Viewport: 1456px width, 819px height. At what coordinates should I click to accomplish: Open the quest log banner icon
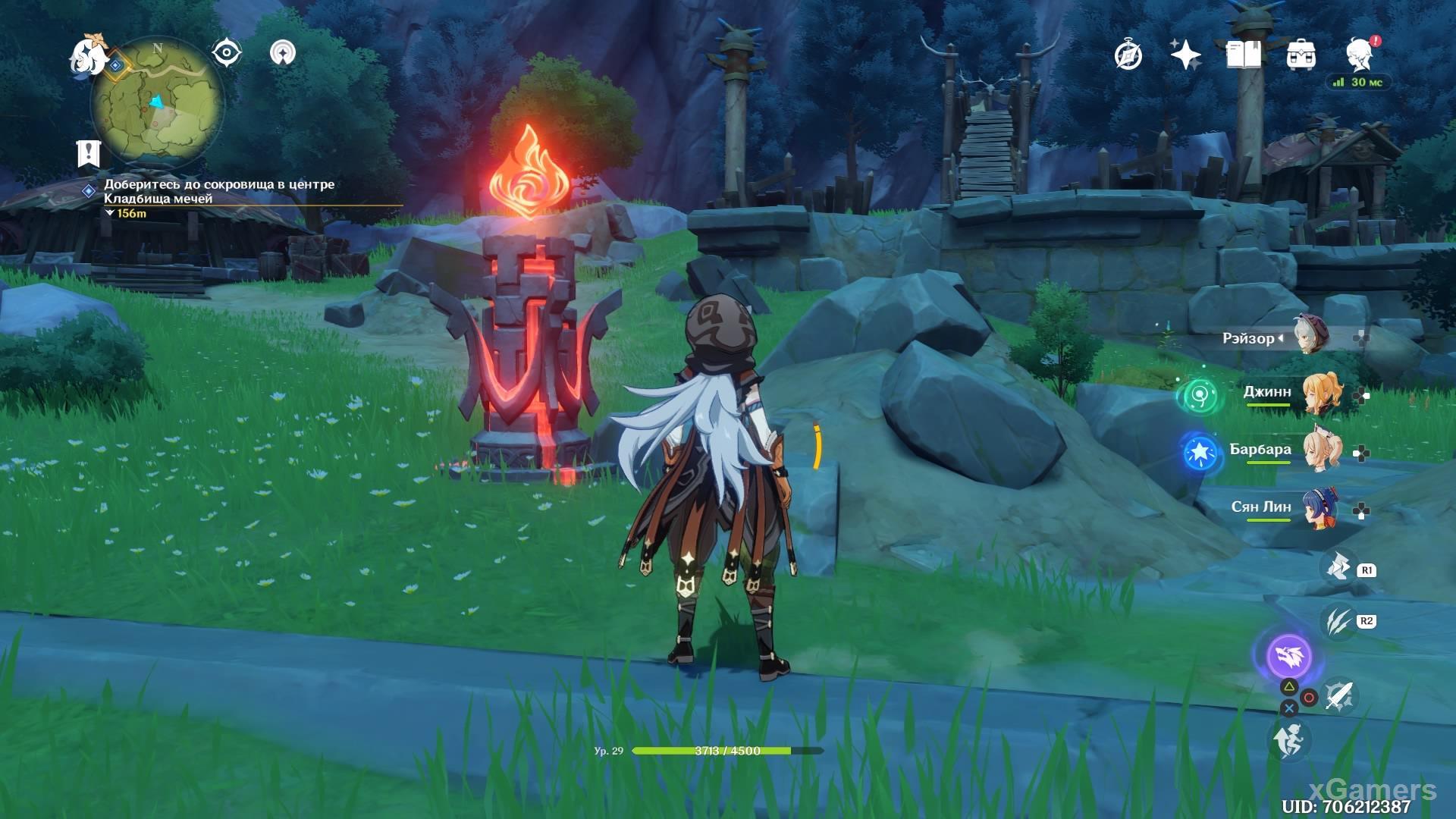coord(89,152)
